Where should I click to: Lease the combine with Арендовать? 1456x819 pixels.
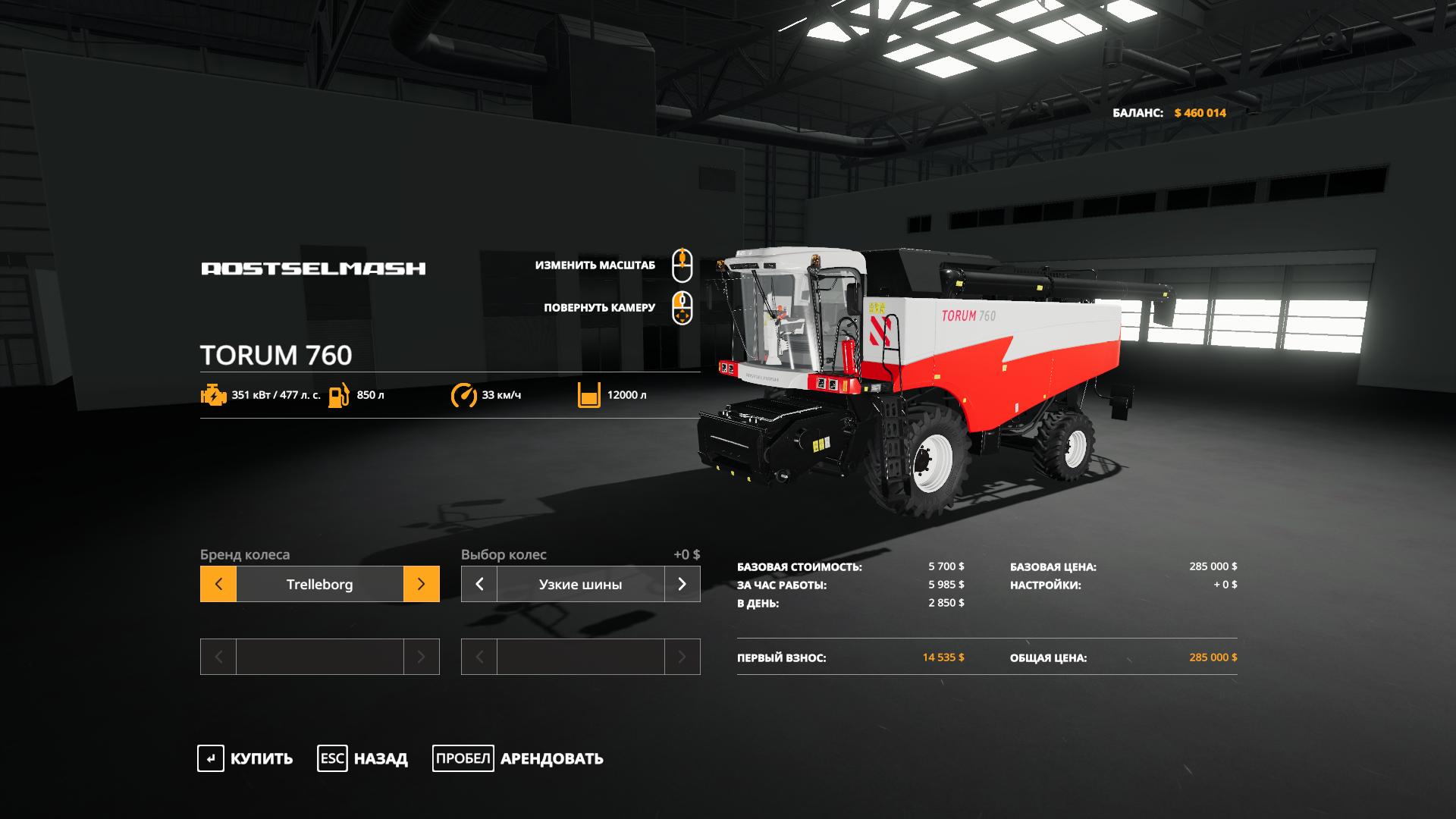518,758
